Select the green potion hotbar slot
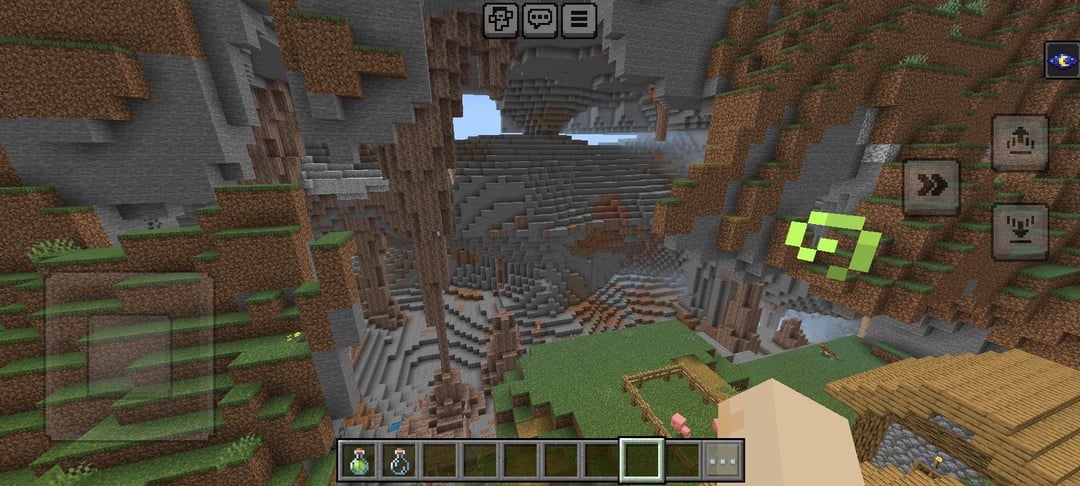Screen dimensions: 1080x486 358,461
